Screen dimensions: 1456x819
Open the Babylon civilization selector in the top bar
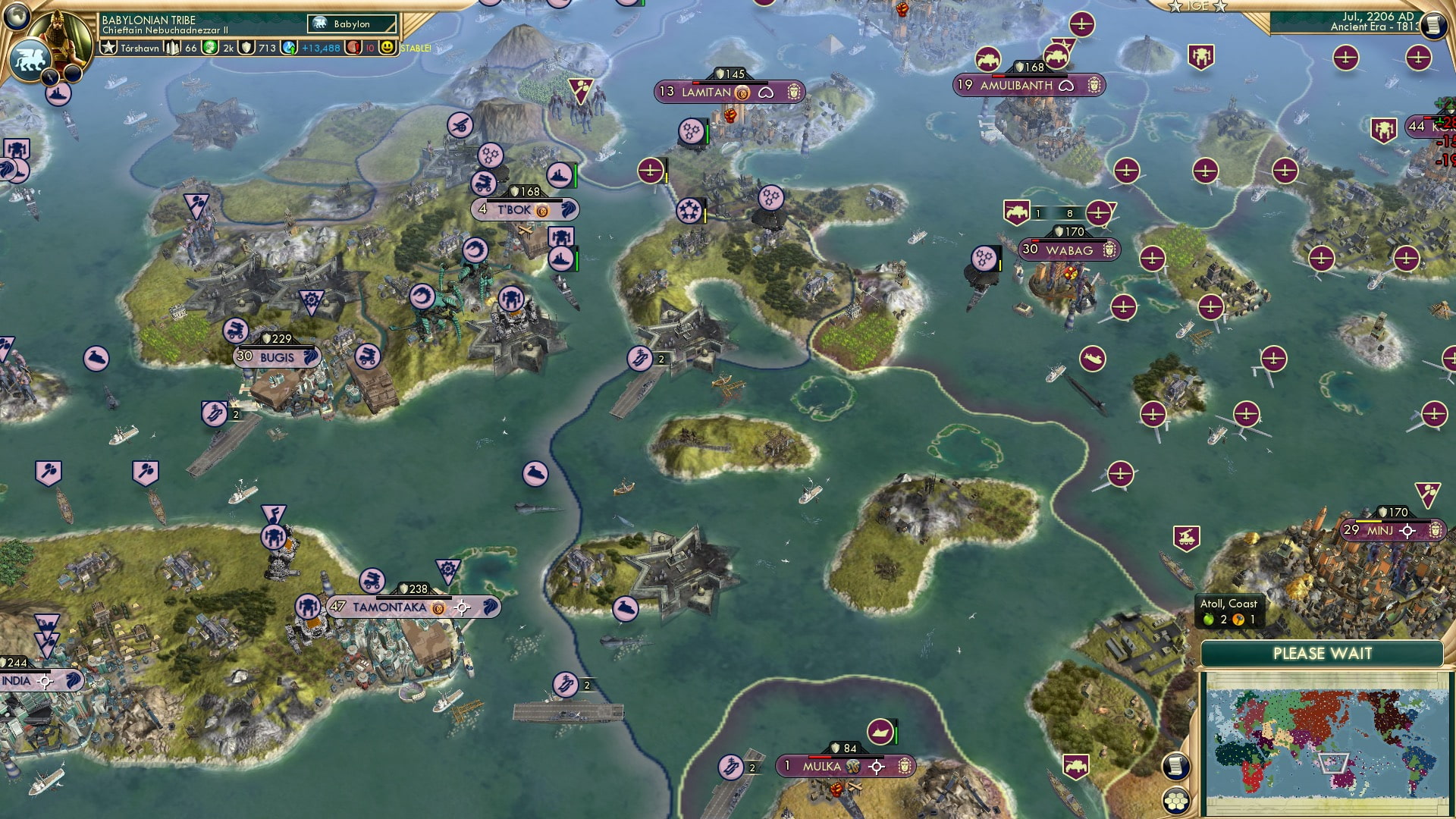[350, 24]
